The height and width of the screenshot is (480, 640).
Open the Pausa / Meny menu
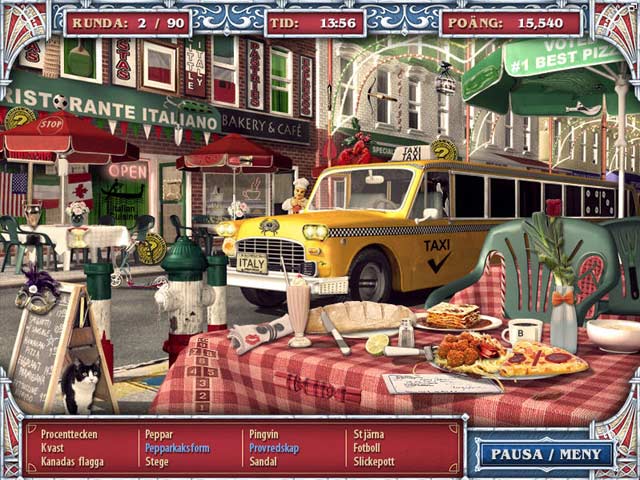[545, 453]
